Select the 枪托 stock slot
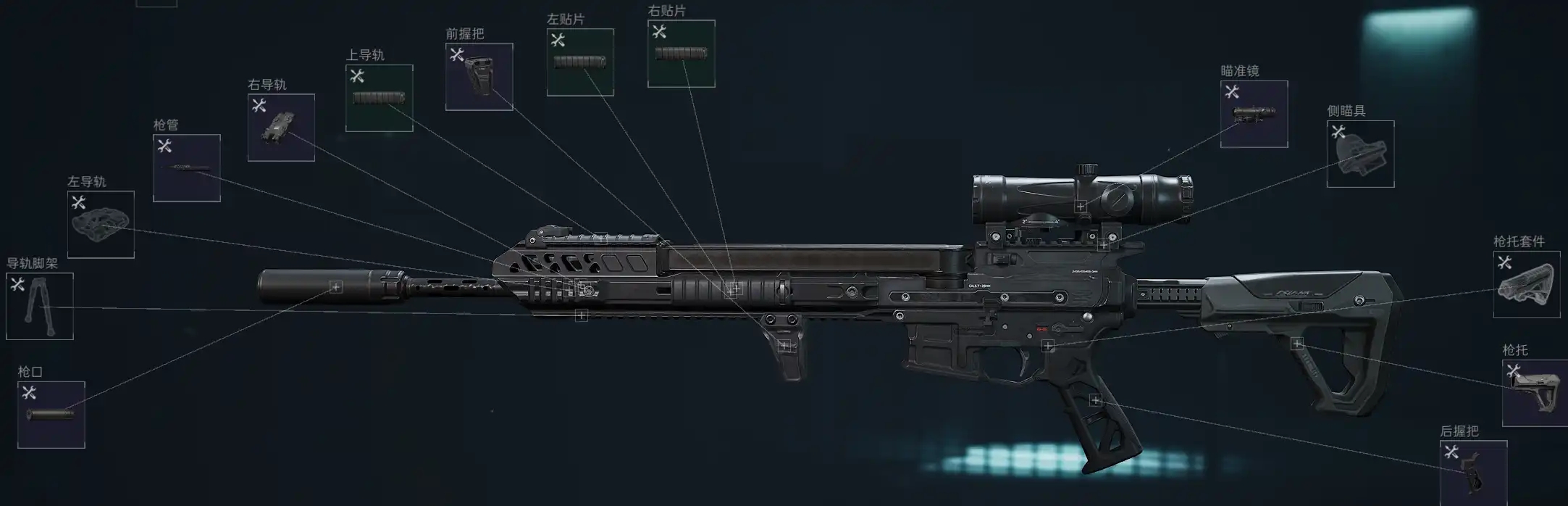The height and width of the screenshot is (506, 1568). pyautogui.click(x=1535, y=393)
